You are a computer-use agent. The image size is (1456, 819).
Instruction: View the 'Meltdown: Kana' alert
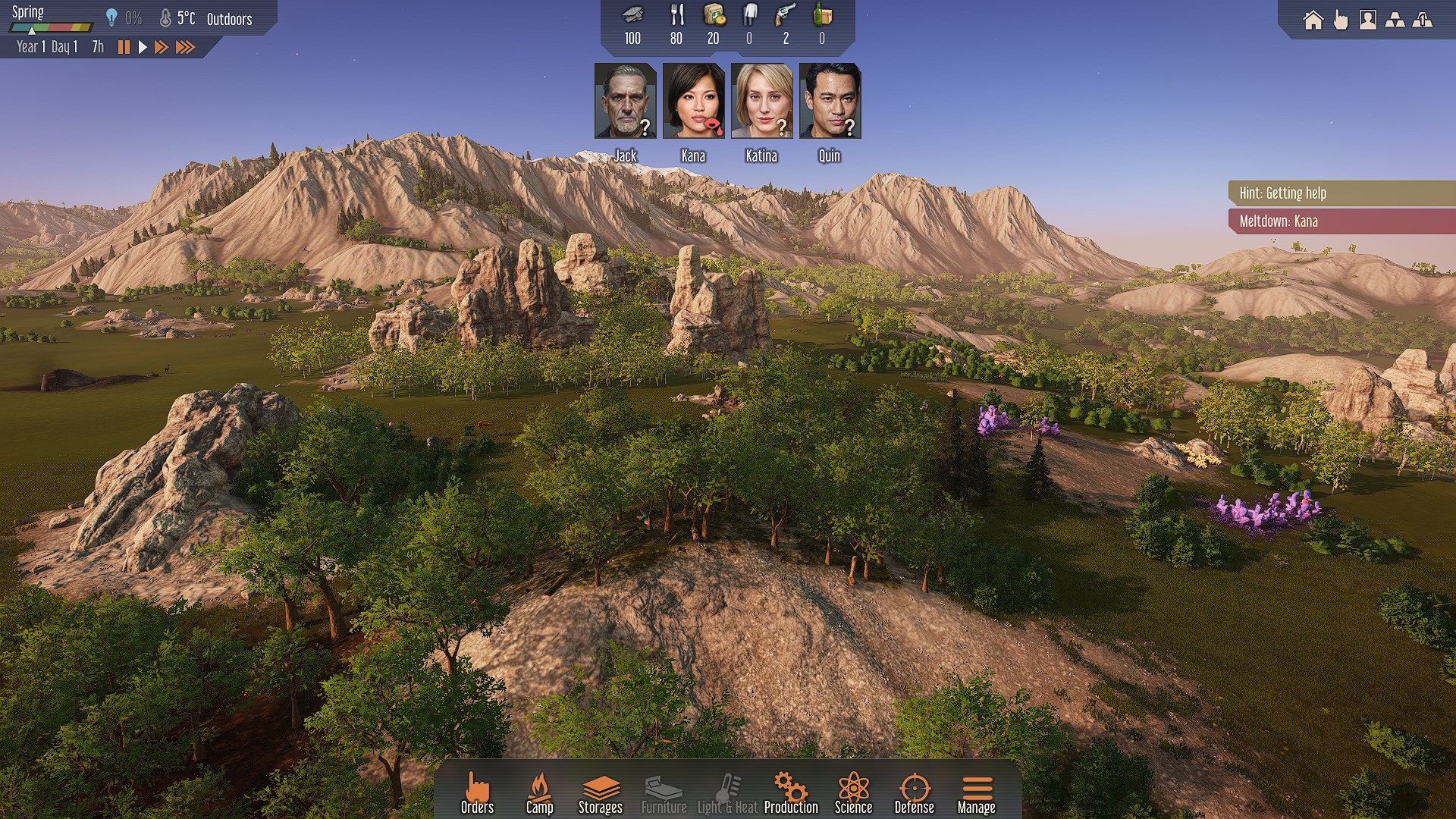(x=1341, y=221)
